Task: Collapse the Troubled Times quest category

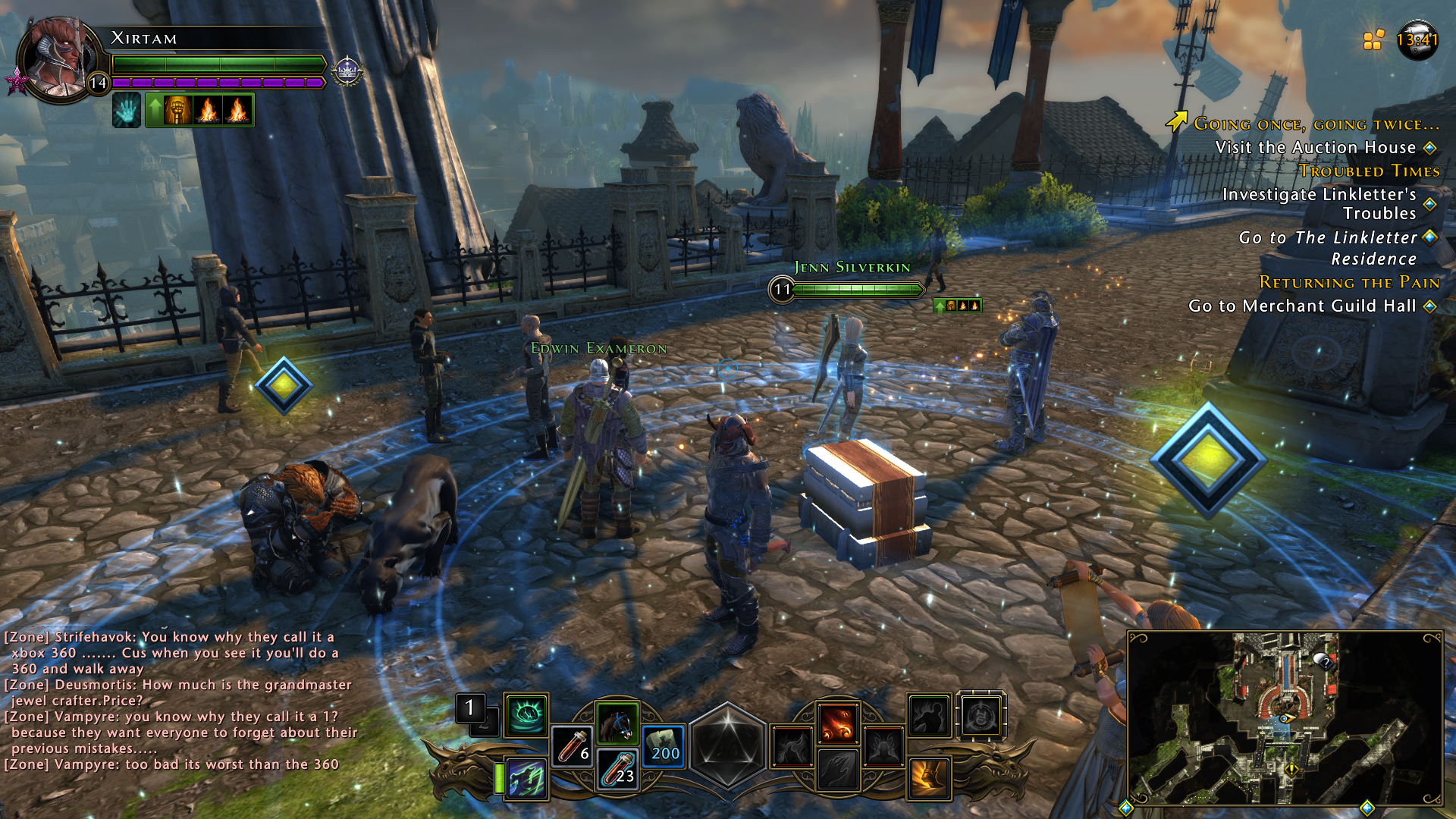Action: (x=1369, y=171)
